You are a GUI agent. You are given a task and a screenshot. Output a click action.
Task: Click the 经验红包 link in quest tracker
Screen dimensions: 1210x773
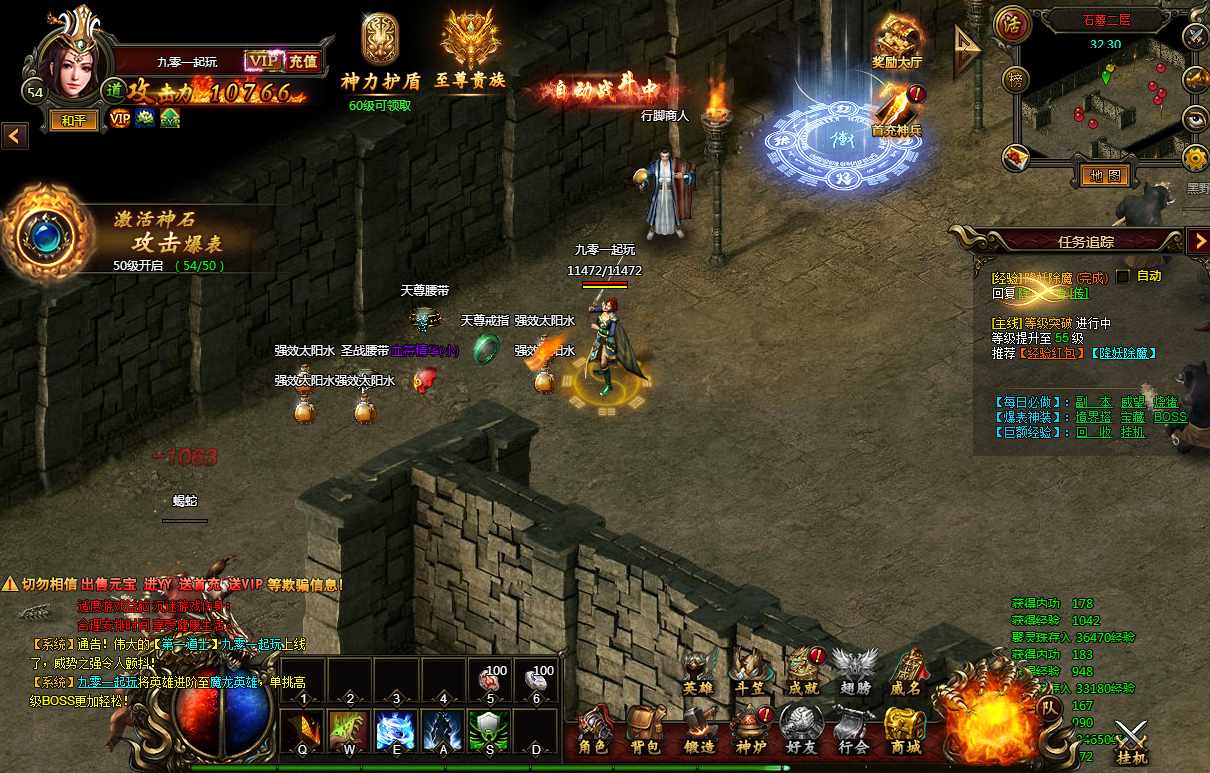click(1050, 353)
